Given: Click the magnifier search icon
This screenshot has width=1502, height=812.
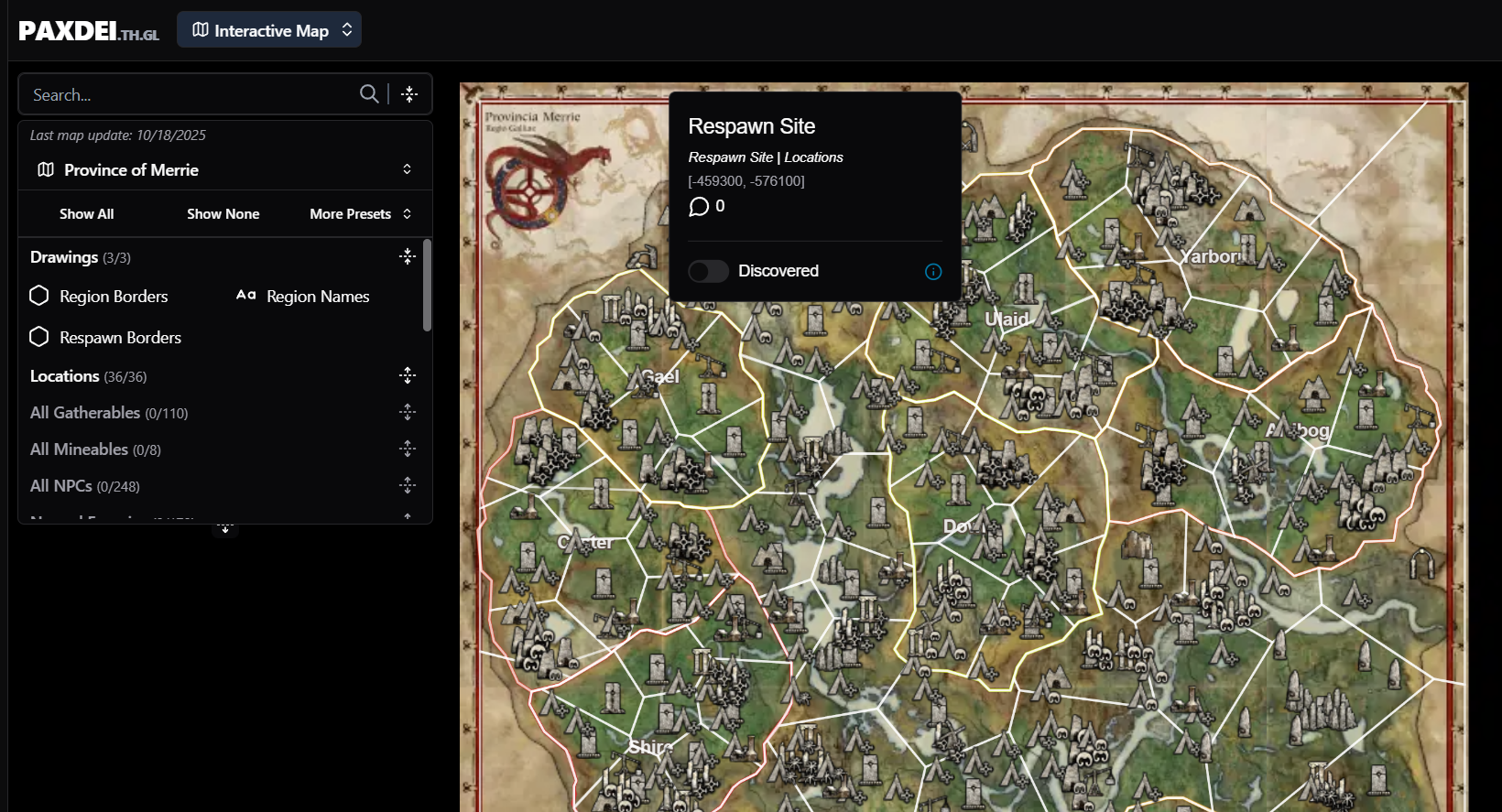Looking at the screenshot, I should coord(369,94).
